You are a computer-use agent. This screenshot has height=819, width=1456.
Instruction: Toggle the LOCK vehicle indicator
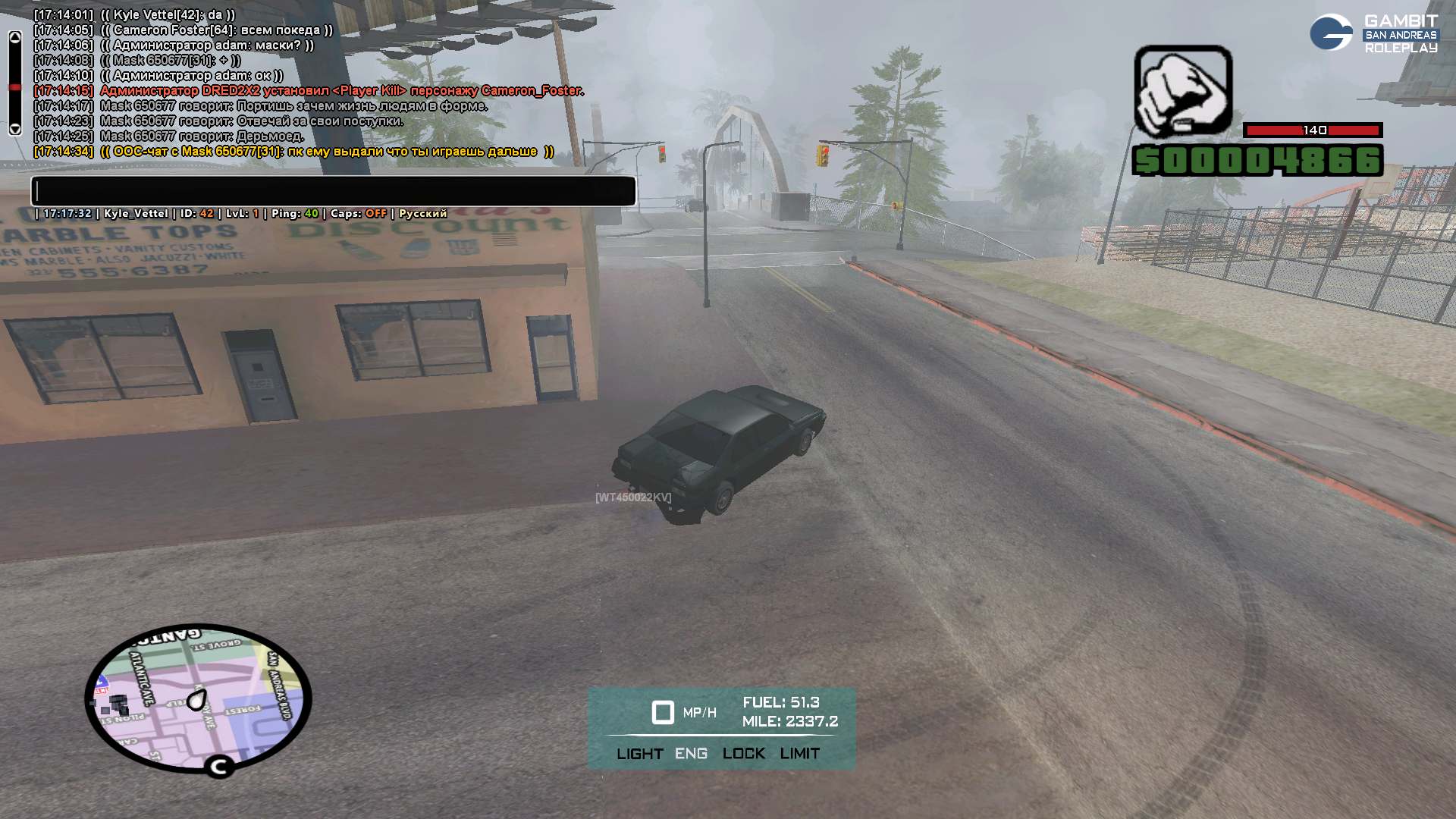(743, 754)
